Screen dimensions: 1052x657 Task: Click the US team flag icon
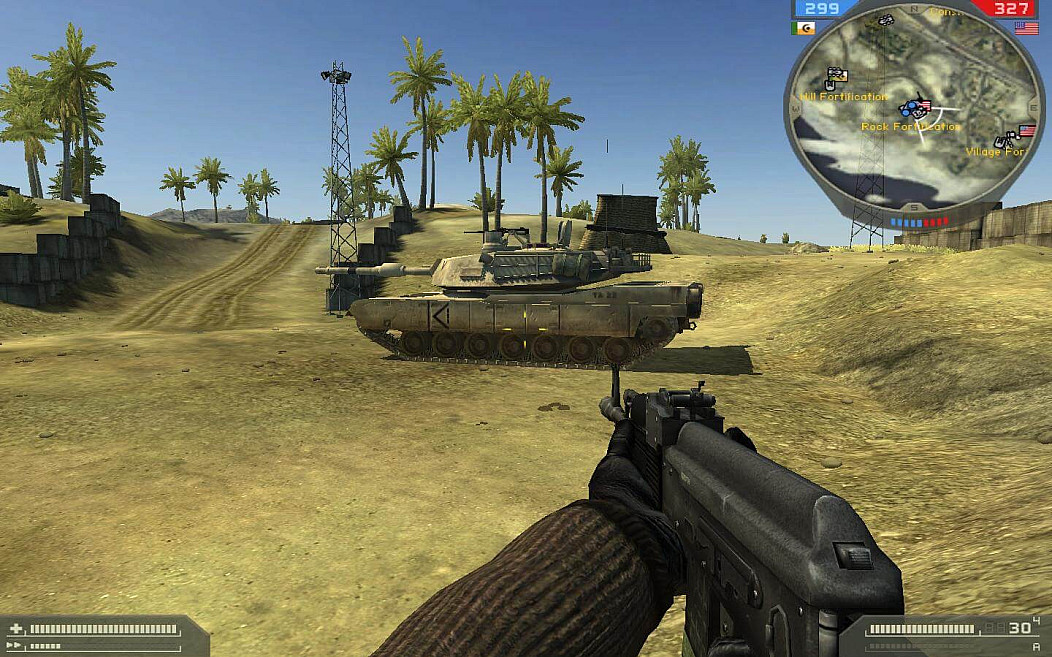pyautogui.click(x=1026, y=28)
